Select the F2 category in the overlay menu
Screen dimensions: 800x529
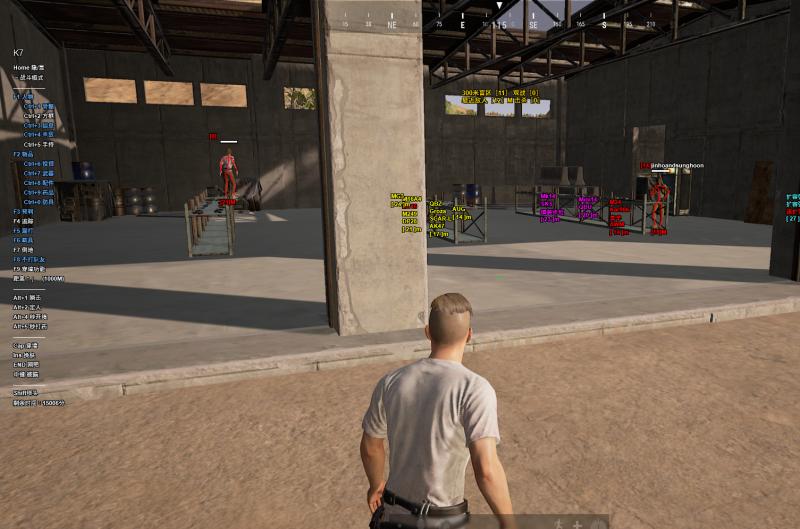click(24, 154)
